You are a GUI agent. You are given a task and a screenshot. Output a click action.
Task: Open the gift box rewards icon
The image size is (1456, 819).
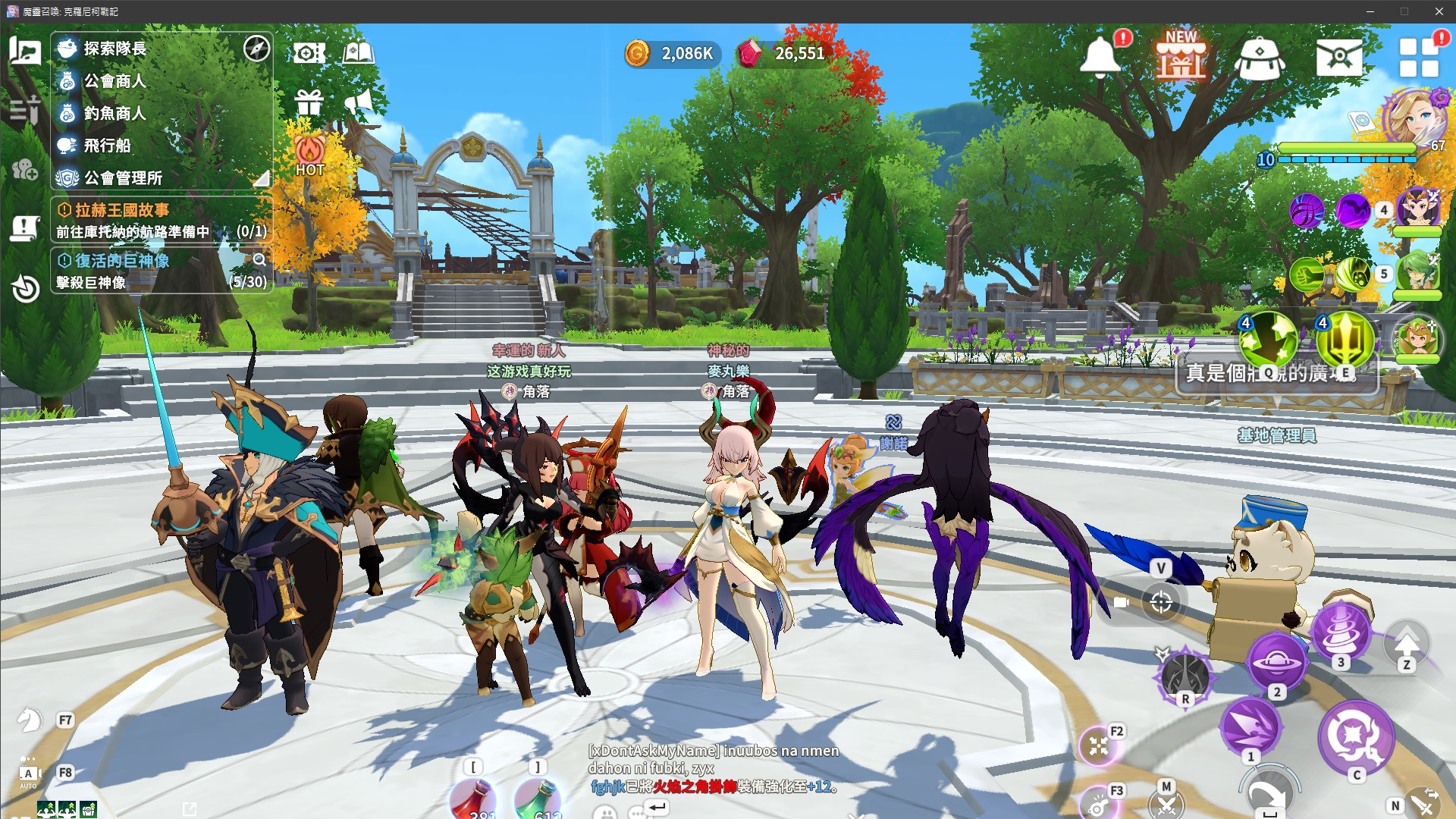(x=309, y=102)
